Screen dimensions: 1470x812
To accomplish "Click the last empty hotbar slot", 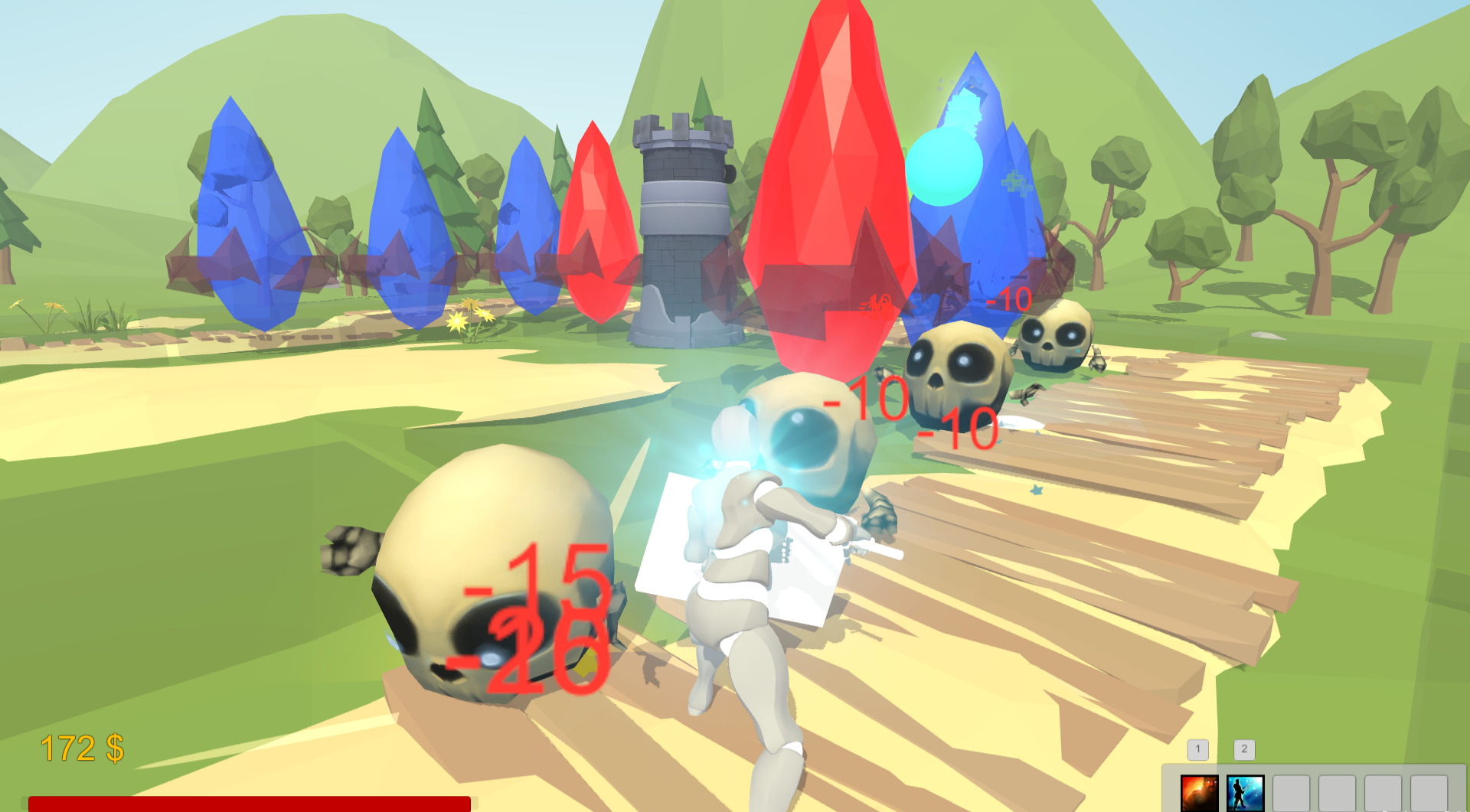I will pos(1430,794).
